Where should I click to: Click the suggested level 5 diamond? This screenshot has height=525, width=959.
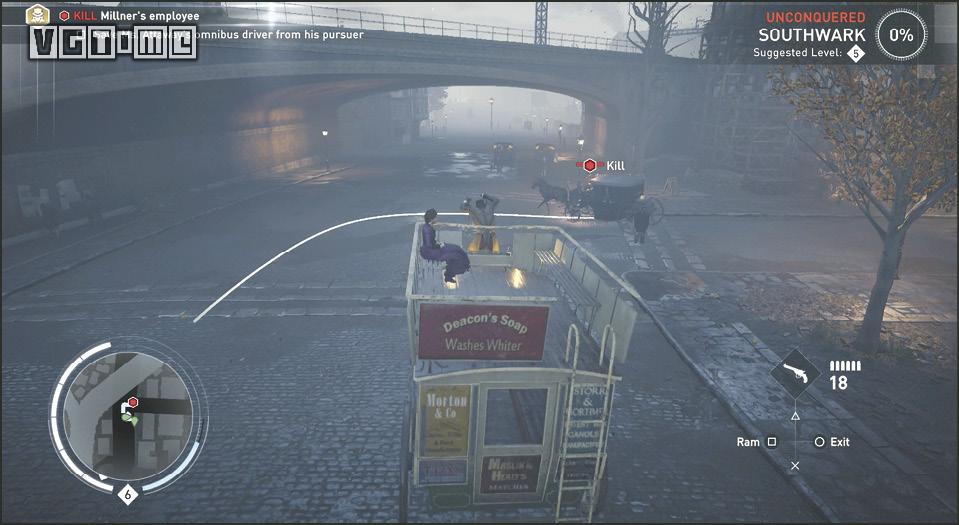(855, 53)
